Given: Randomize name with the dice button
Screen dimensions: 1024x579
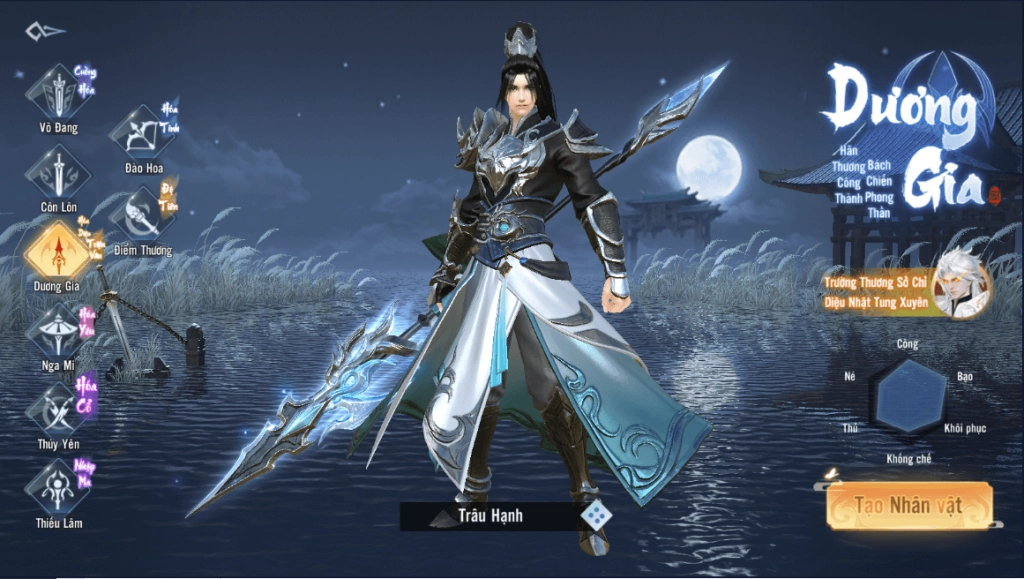Looking at the screenshot, I should coord(596,515).
